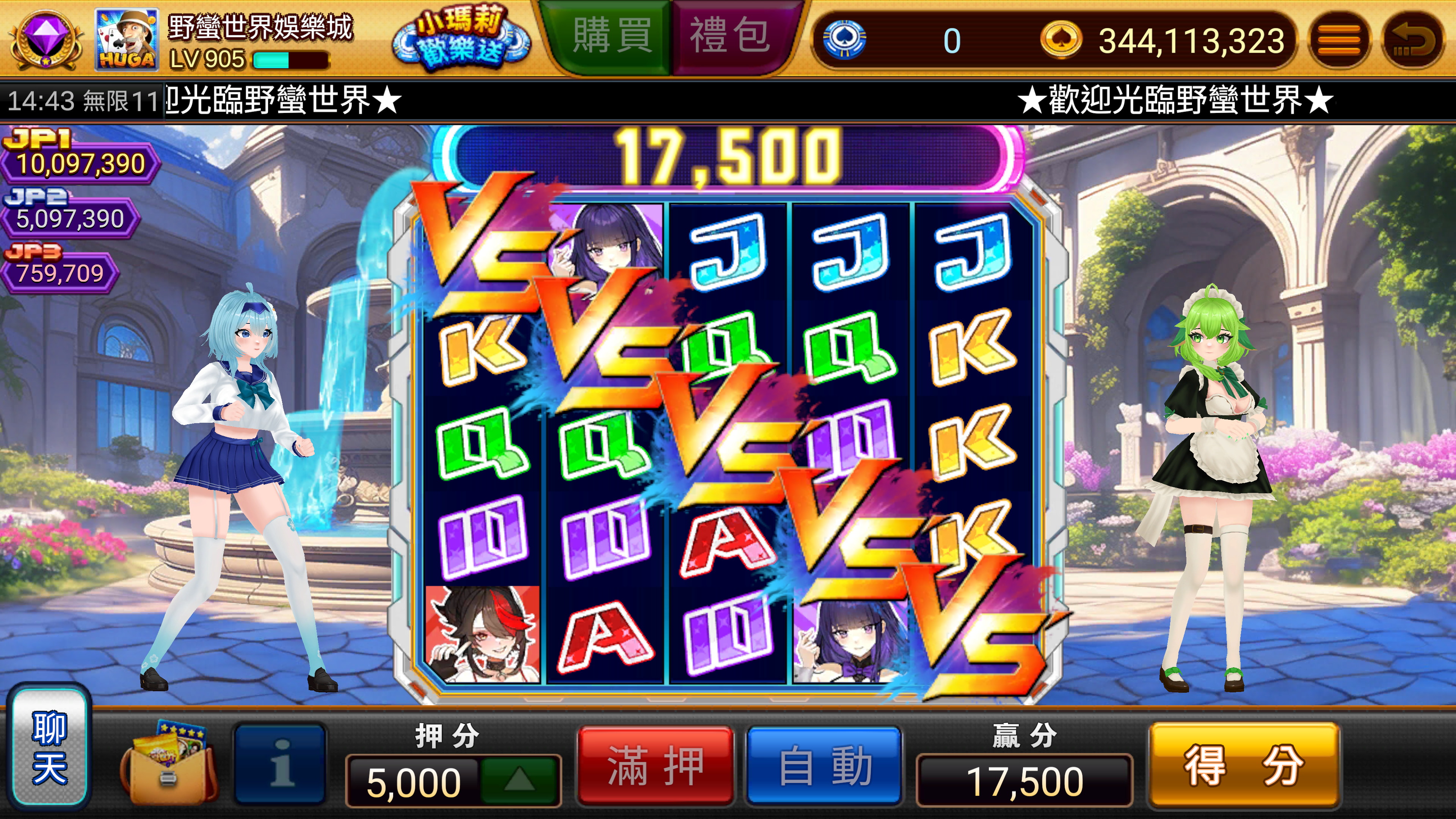Tap the blue spade chip icon
Image resolution: width=1456 pixels, height=819 pixels.
point(844,39)
